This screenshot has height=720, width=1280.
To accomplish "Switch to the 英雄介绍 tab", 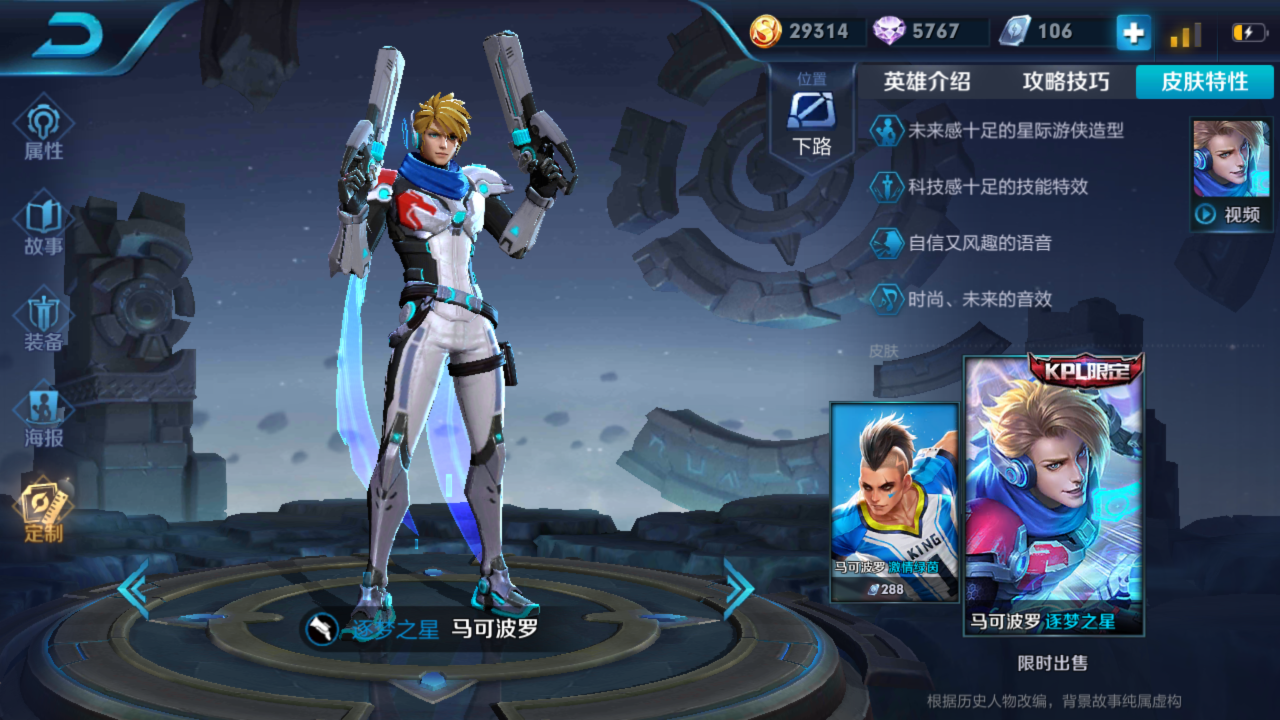I will point(927,82).
